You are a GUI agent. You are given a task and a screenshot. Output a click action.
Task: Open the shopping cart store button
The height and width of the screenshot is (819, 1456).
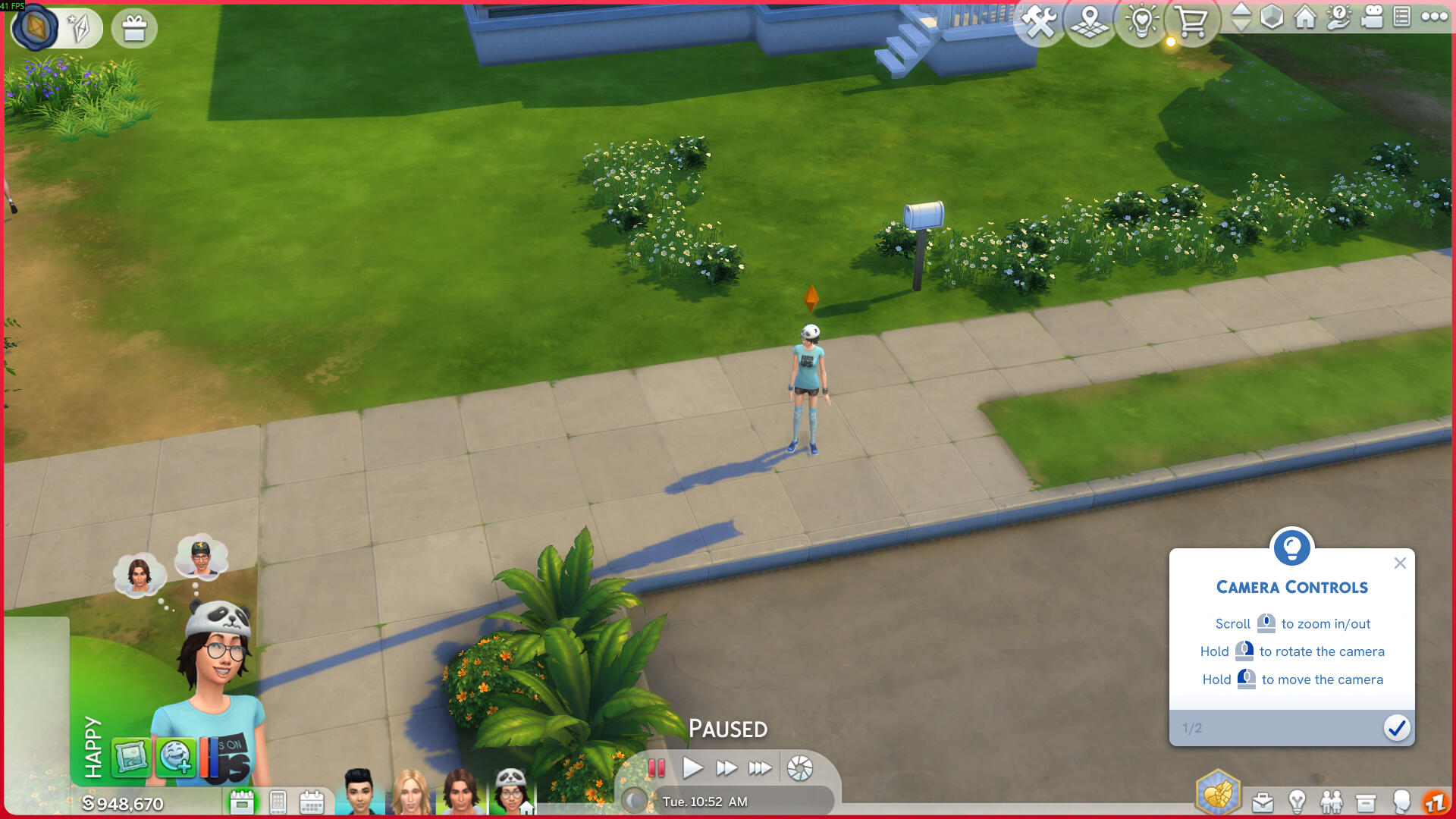coord(1192,23)
